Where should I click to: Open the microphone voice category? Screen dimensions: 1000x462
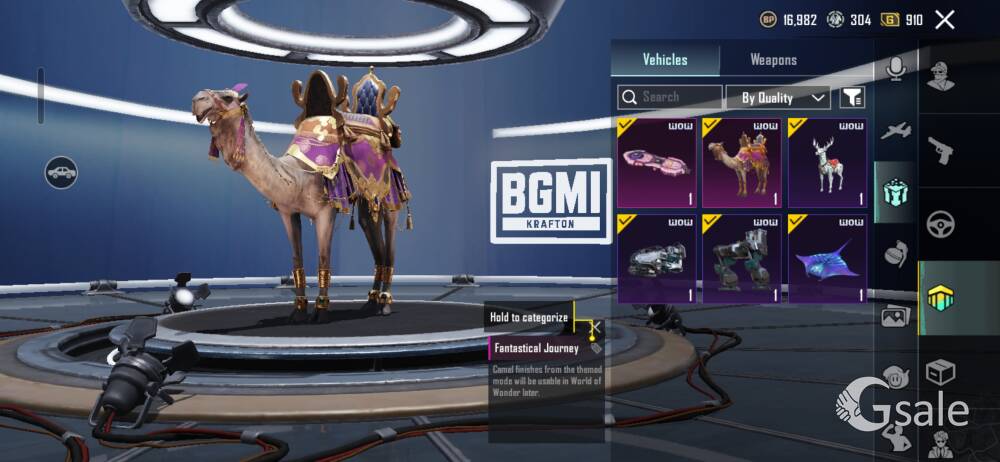(895, 68)
